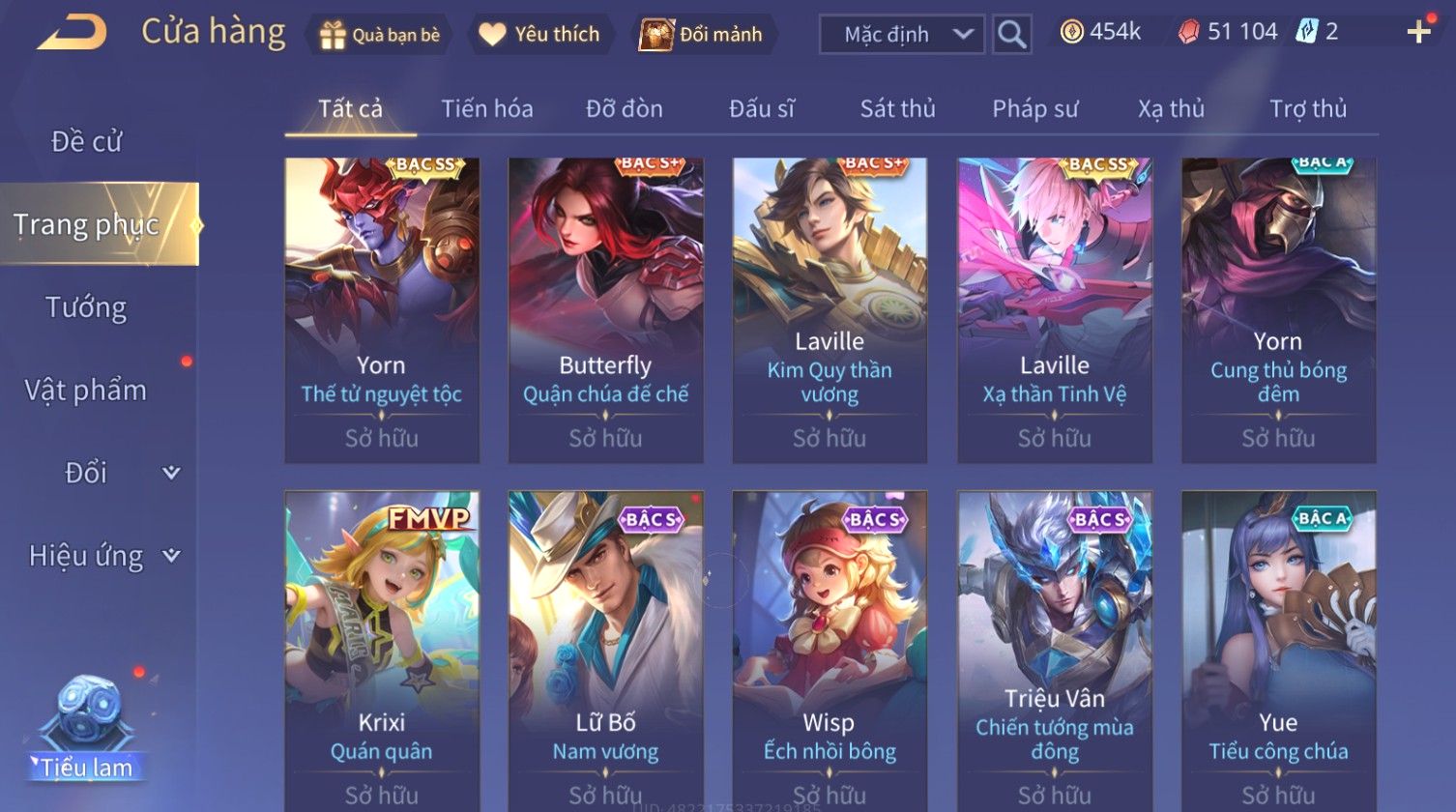Go to the Vật phẩm section
1456x812 pixels.
pyautogui.click(x=86, y=391)
